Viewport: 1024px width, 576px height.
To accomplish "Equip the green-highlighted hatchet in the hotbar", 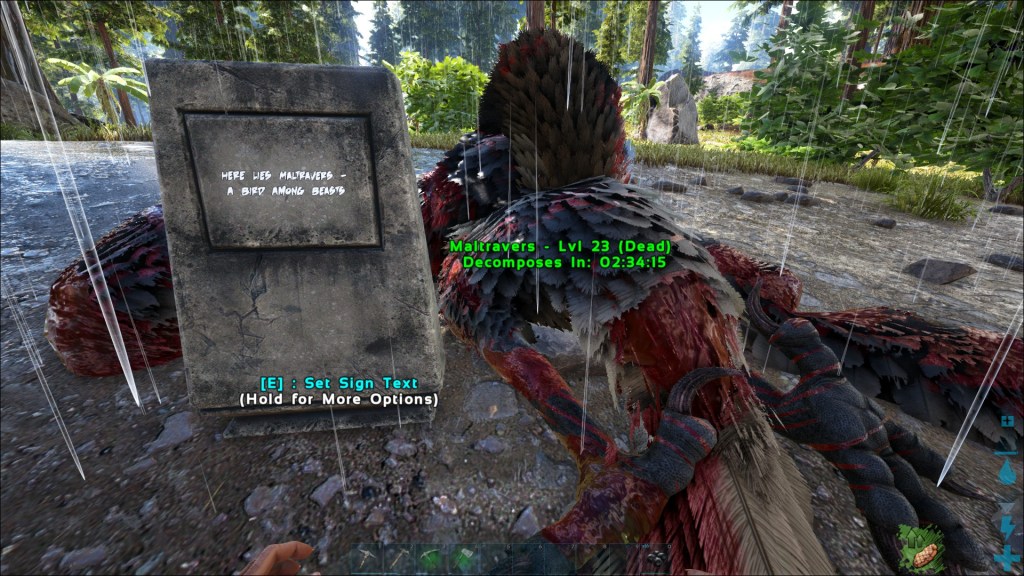I will click(x=464, y=559).
